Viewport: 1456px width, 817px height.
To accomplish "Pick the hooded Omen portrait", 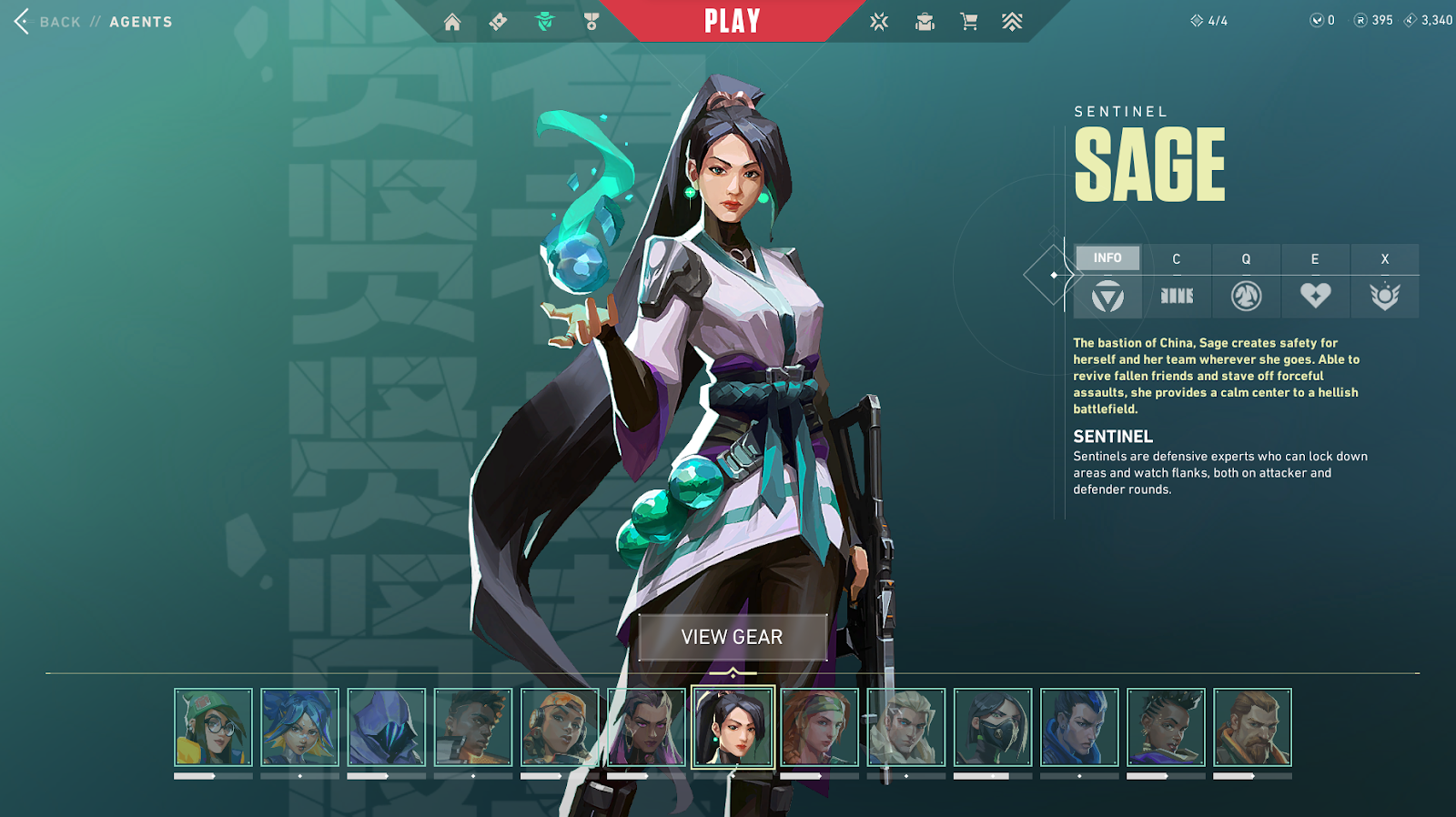I will [386, 727].
